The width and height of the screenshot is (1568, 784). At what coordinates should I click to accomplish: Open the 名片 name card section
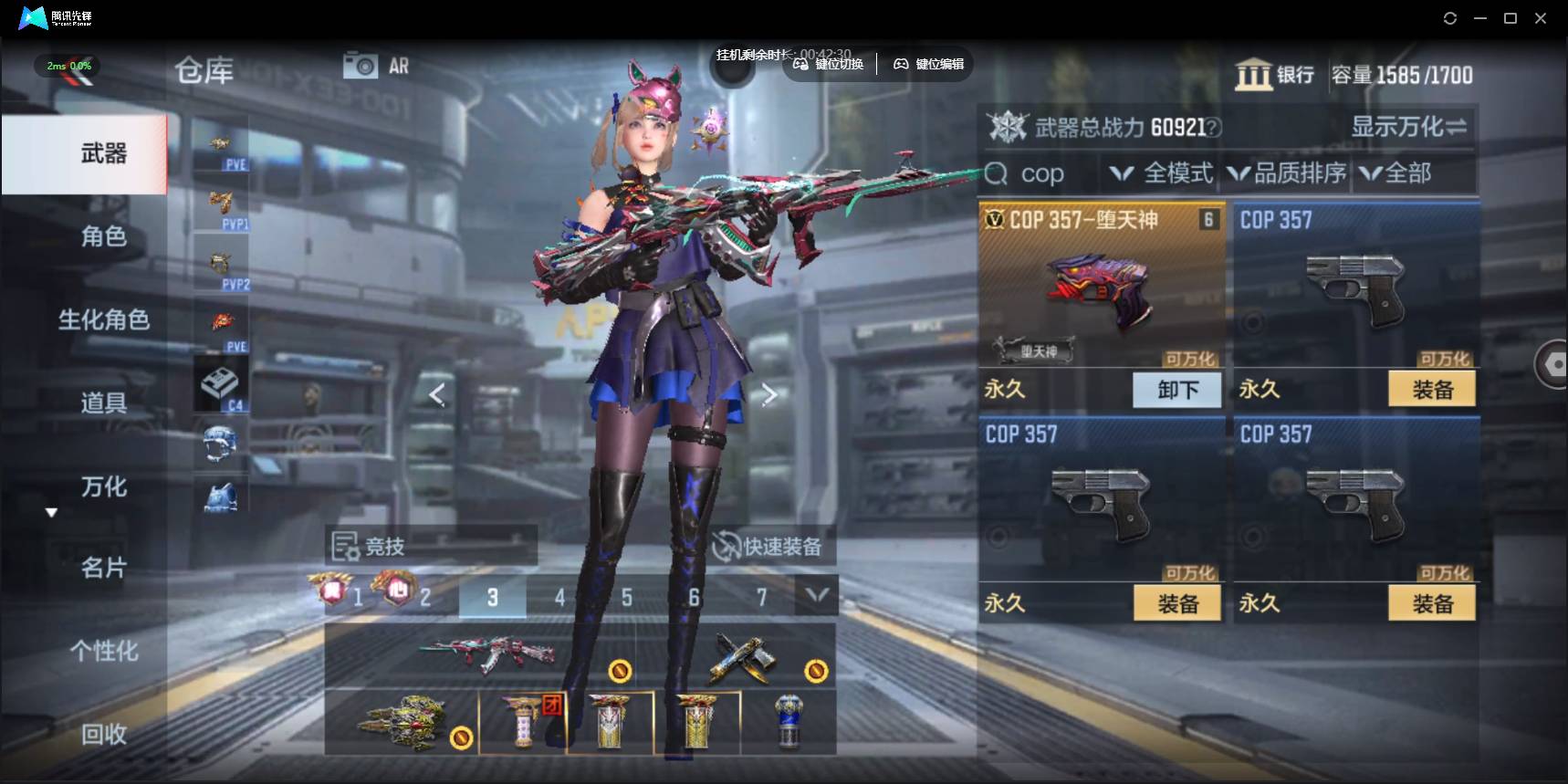103,568
